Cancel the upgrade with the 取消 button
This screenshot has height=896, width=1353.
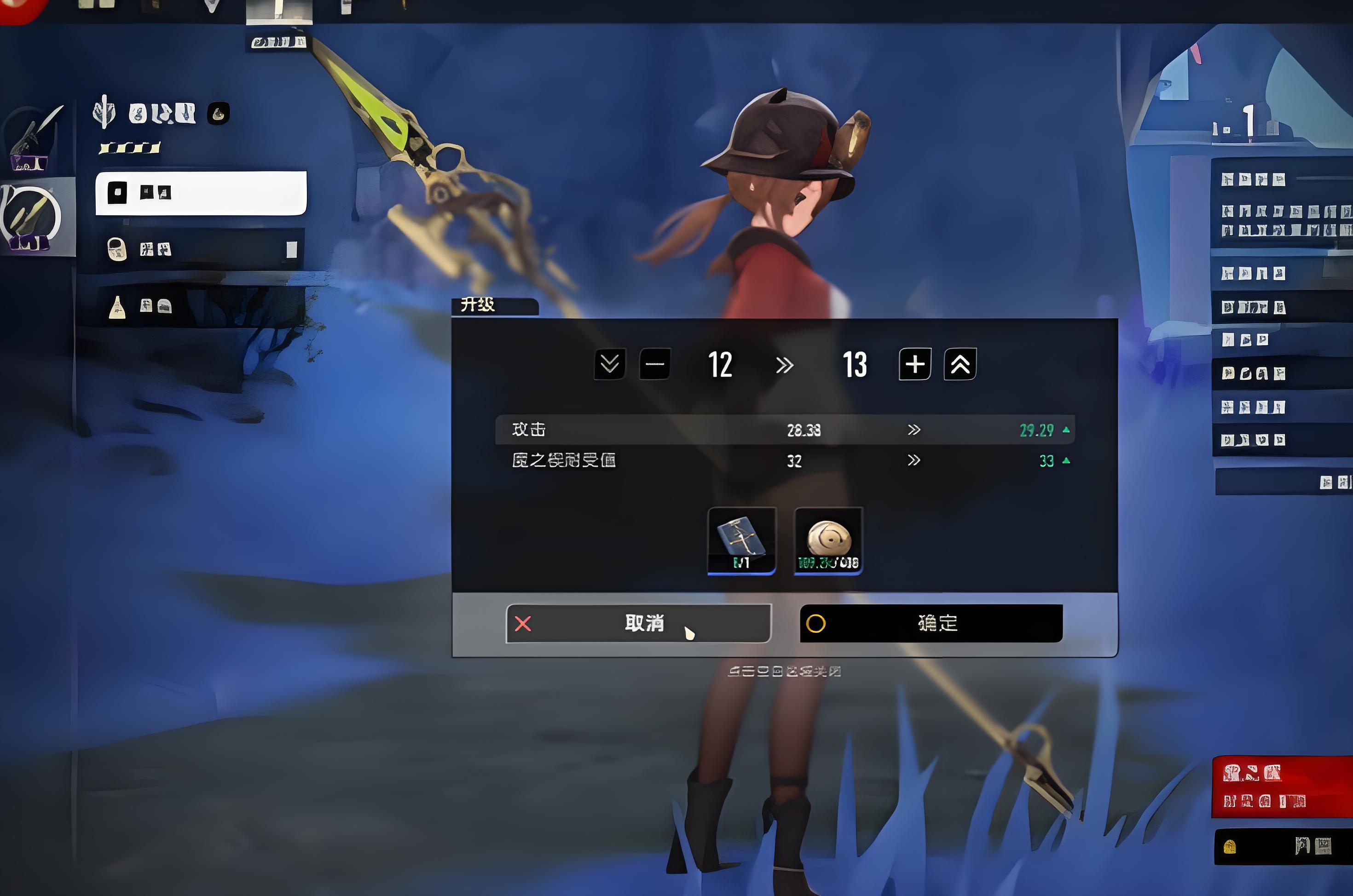tap(638, 623)
